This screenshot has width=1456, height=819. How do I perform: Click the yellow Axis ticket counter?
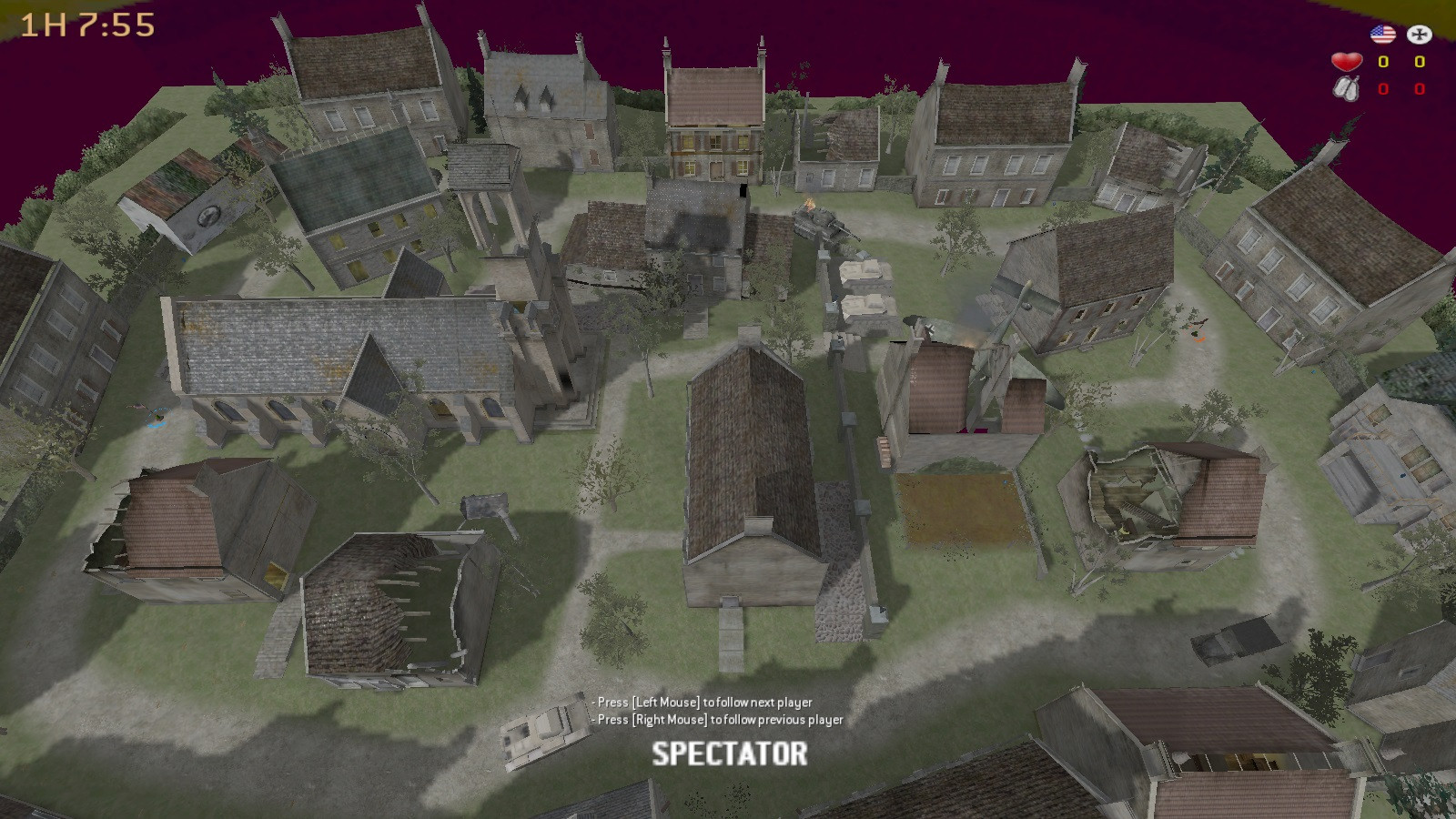[1420, 62]
